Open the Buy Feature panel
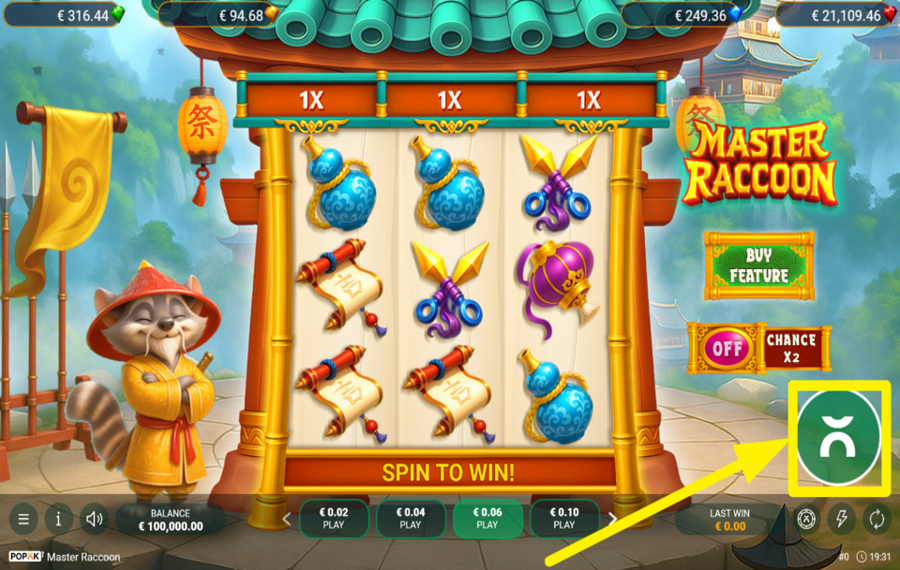Image resolution: width=900 pixels, height=570 pixels. (759, 266)
